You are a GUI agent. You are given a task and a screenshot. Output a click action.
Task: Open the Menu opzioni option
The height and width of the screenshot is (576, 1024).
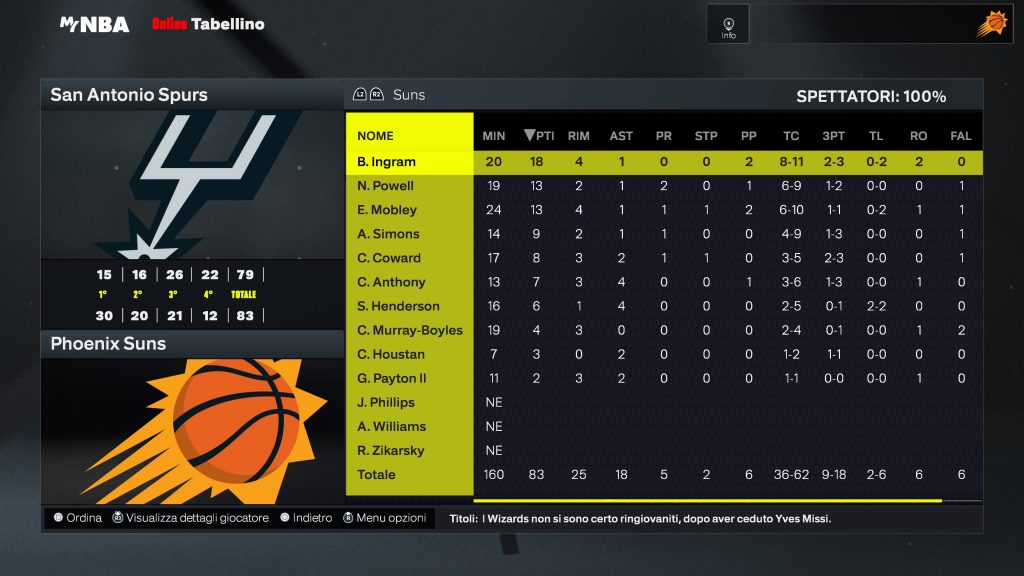point(384,518)
